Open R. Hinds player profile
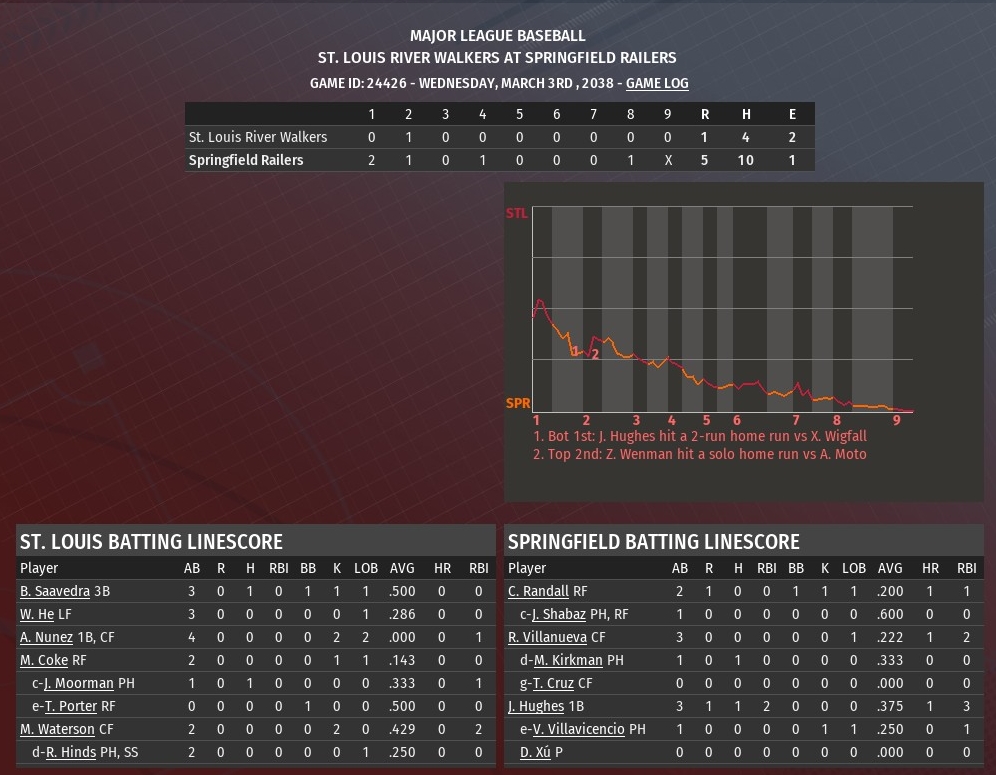Viewport: 996px width, 775px height. pos(71,752)
